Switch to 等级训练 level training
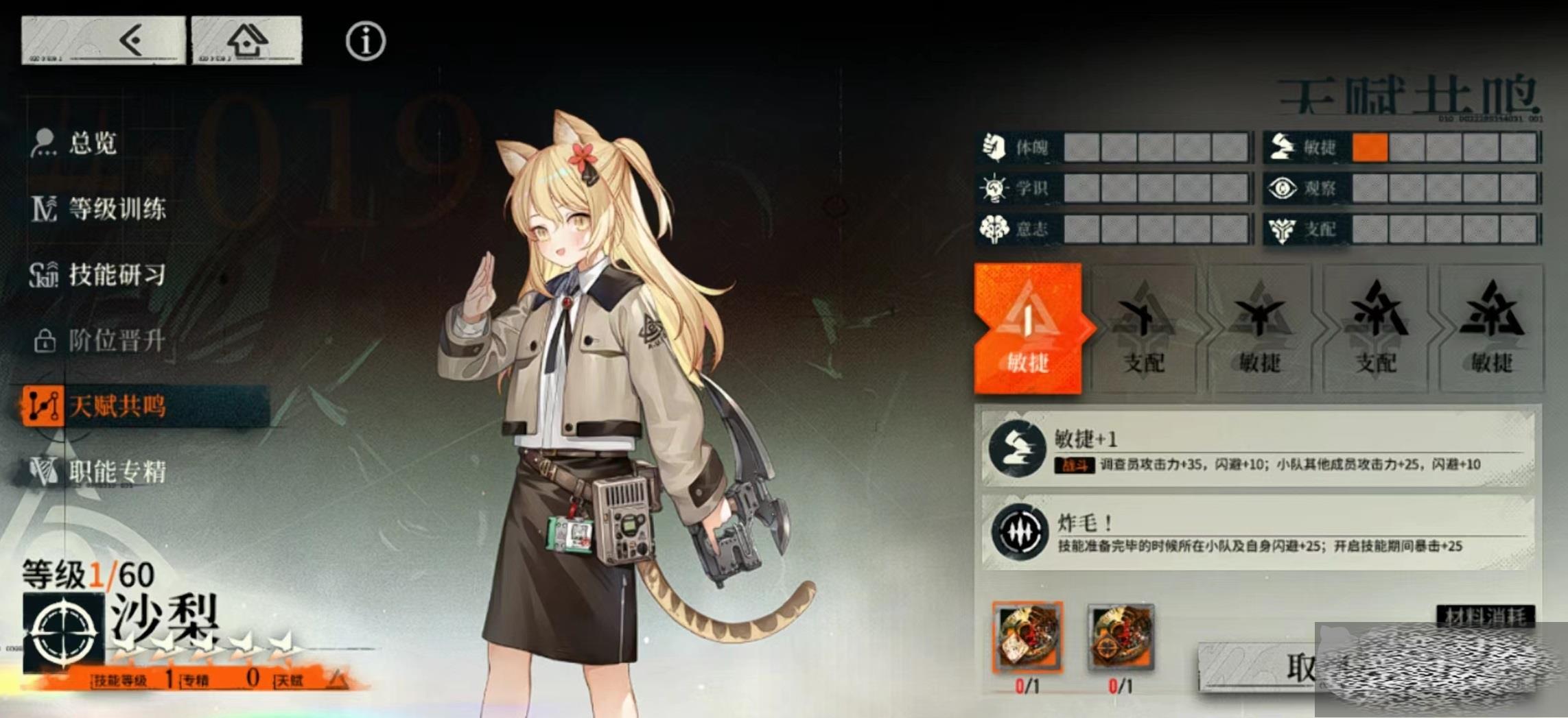This screenshot has width=1568, height=718. [x=117, y=209]
